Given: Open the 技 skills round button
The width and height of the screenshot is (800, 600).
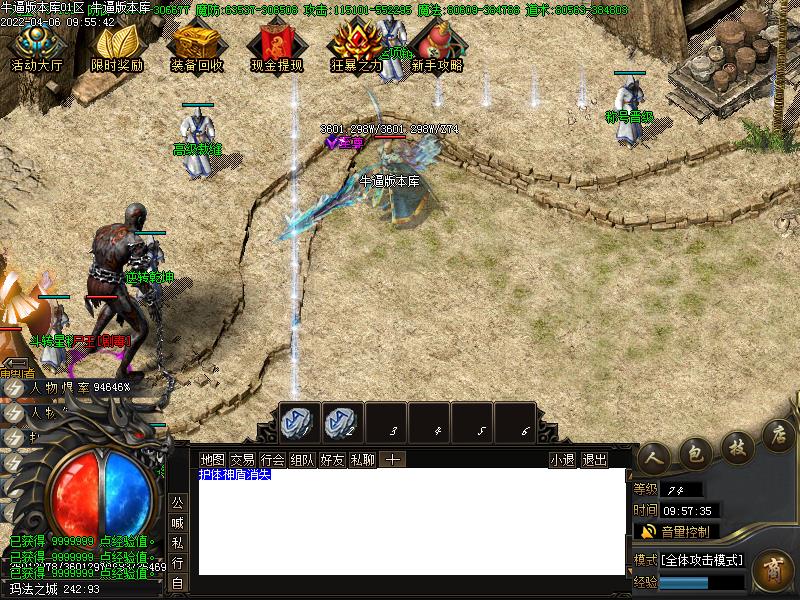Looking at the screenshot, I should [737, 445].
